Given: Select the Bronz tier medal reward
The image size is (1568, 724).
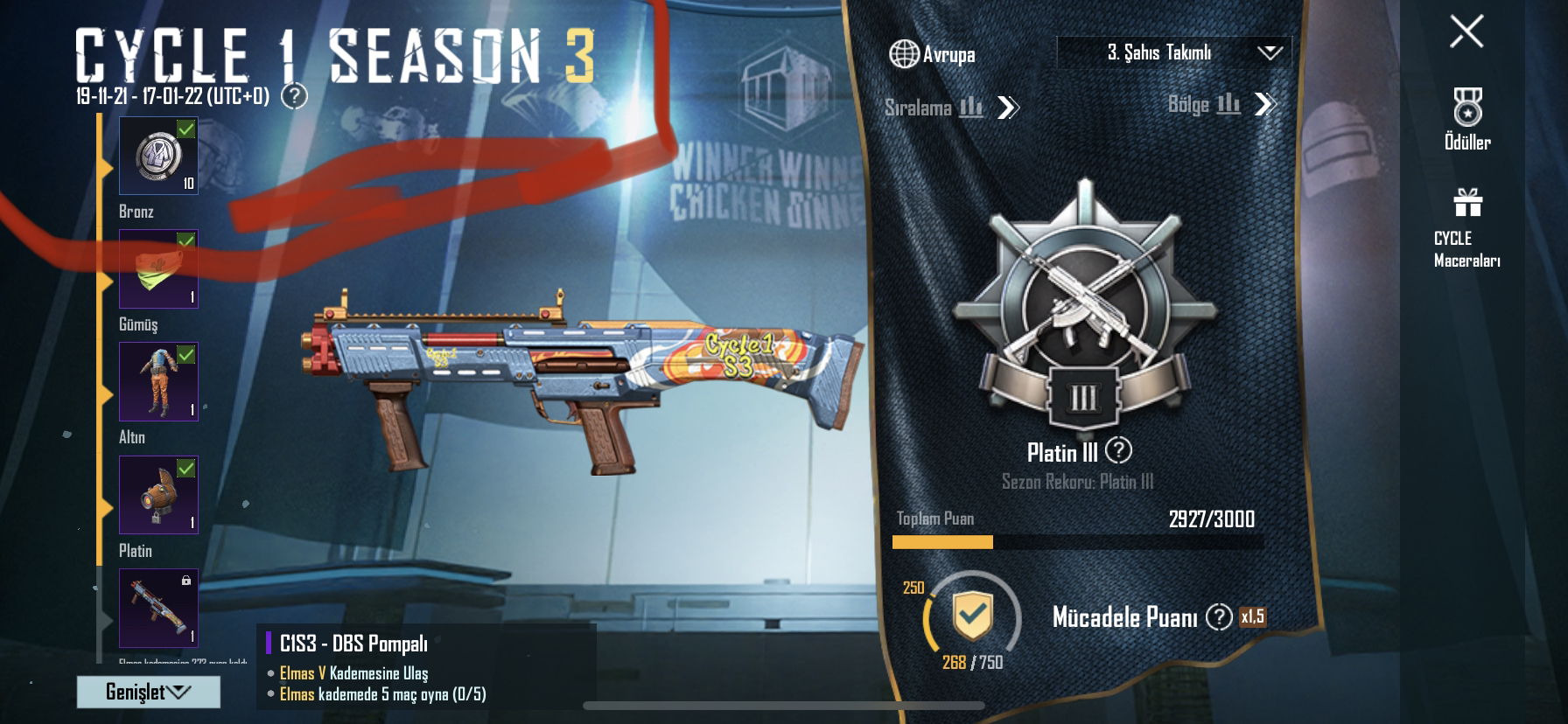Looking at the screenshot, I should (x=158, y=156).
